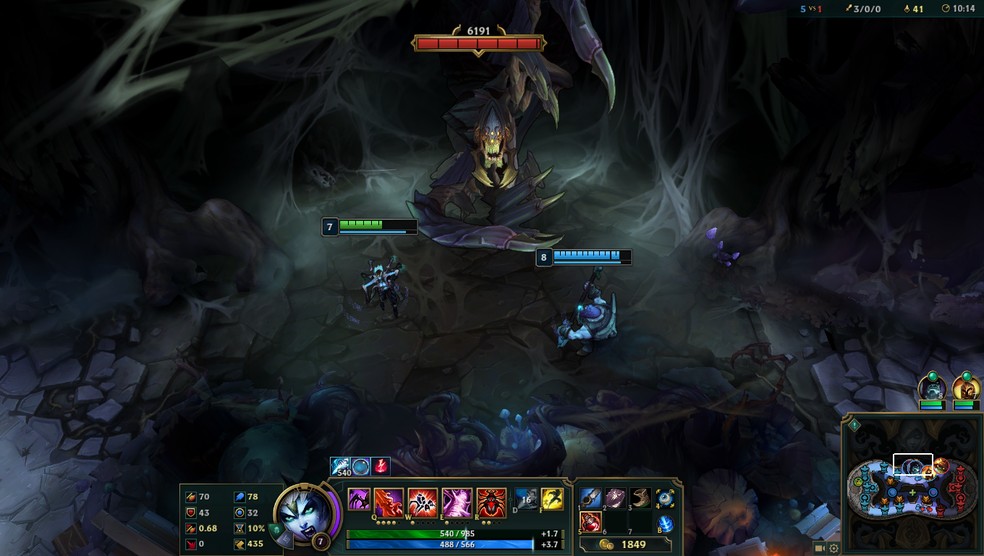Image resolution: width=984 pixels, height=556 pixels.
Task: Use the red potion in the inventory
Action: tap(591, 521)
